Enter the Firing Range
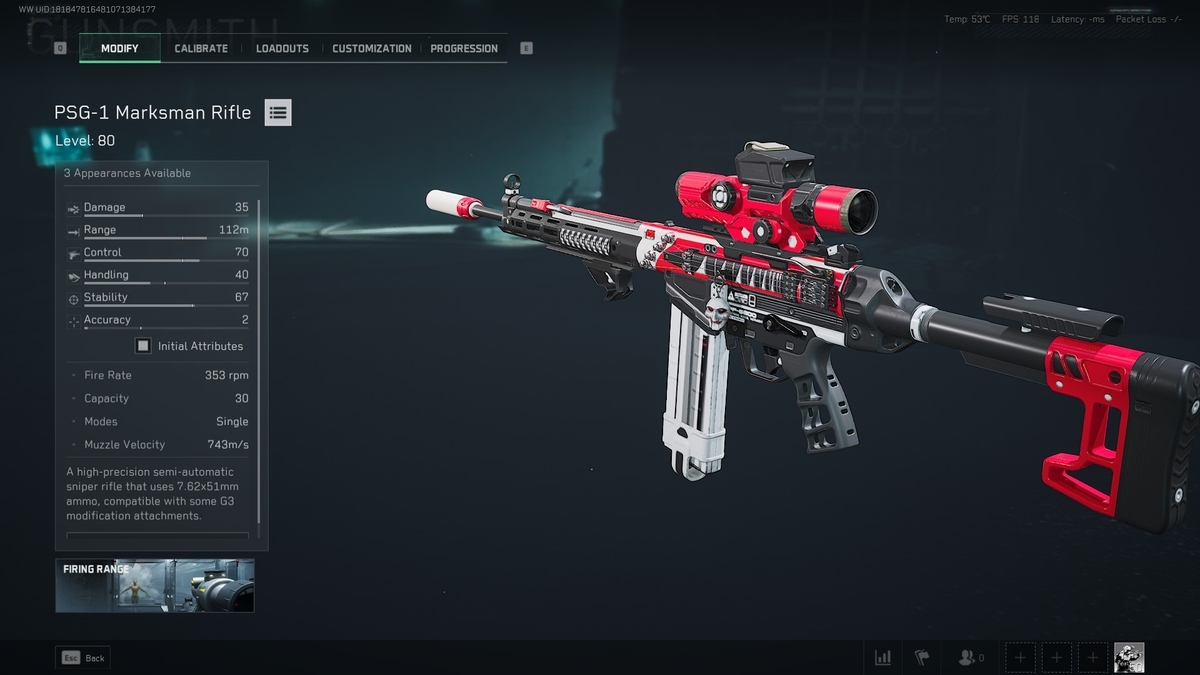Image resolution: width=1200 pixels, height=675 pixels. (x=154, y=585)
